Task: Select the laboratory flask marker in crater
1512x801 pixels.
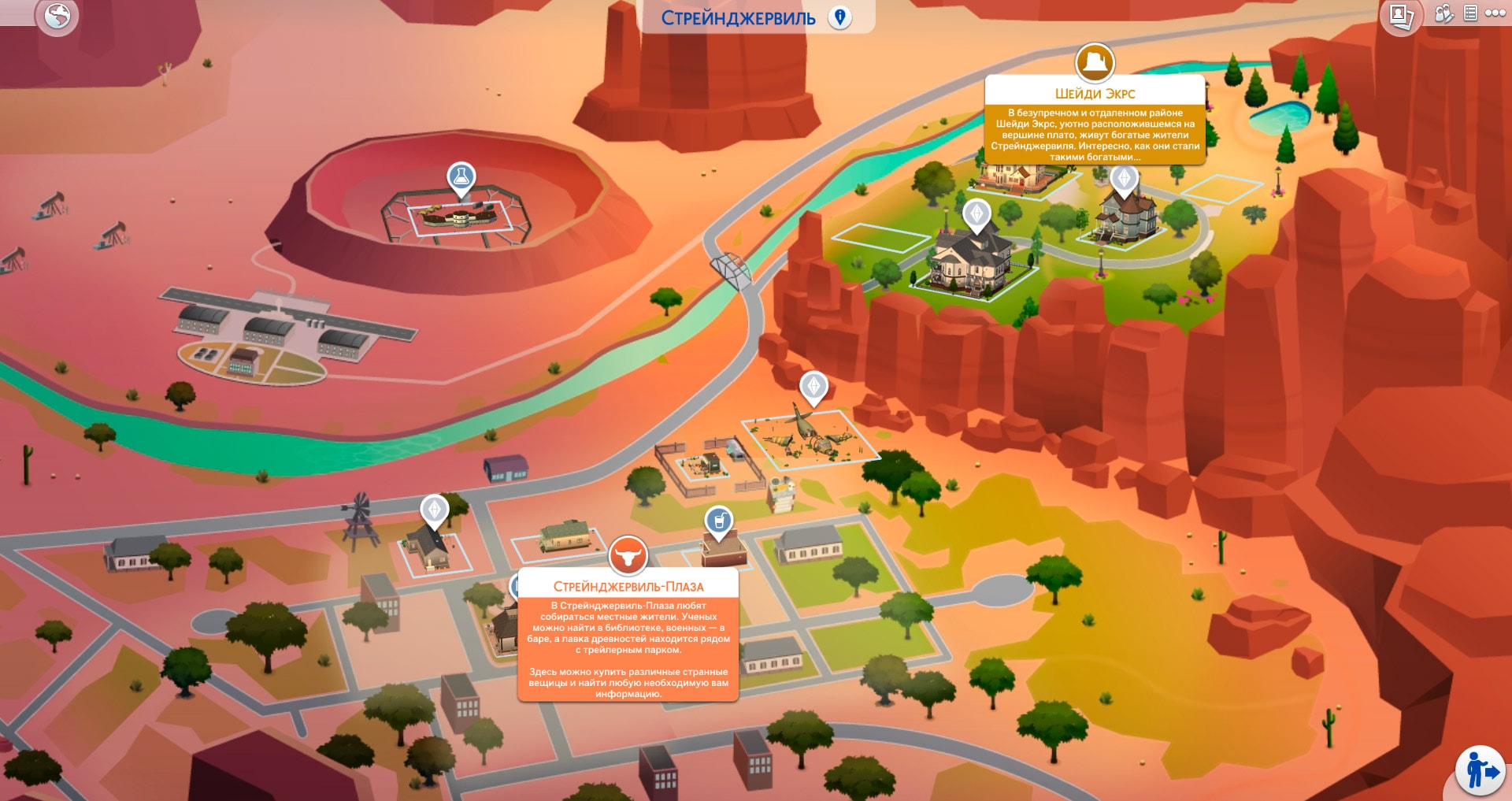Action: tap(461, 177)
